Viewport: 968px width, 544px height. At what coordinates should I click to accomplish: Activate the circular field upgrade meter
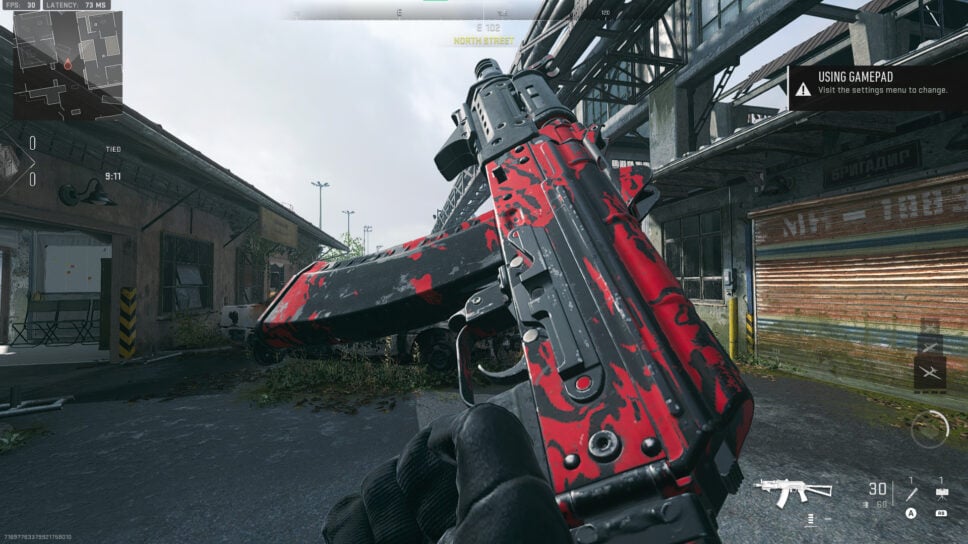point(929,428)
